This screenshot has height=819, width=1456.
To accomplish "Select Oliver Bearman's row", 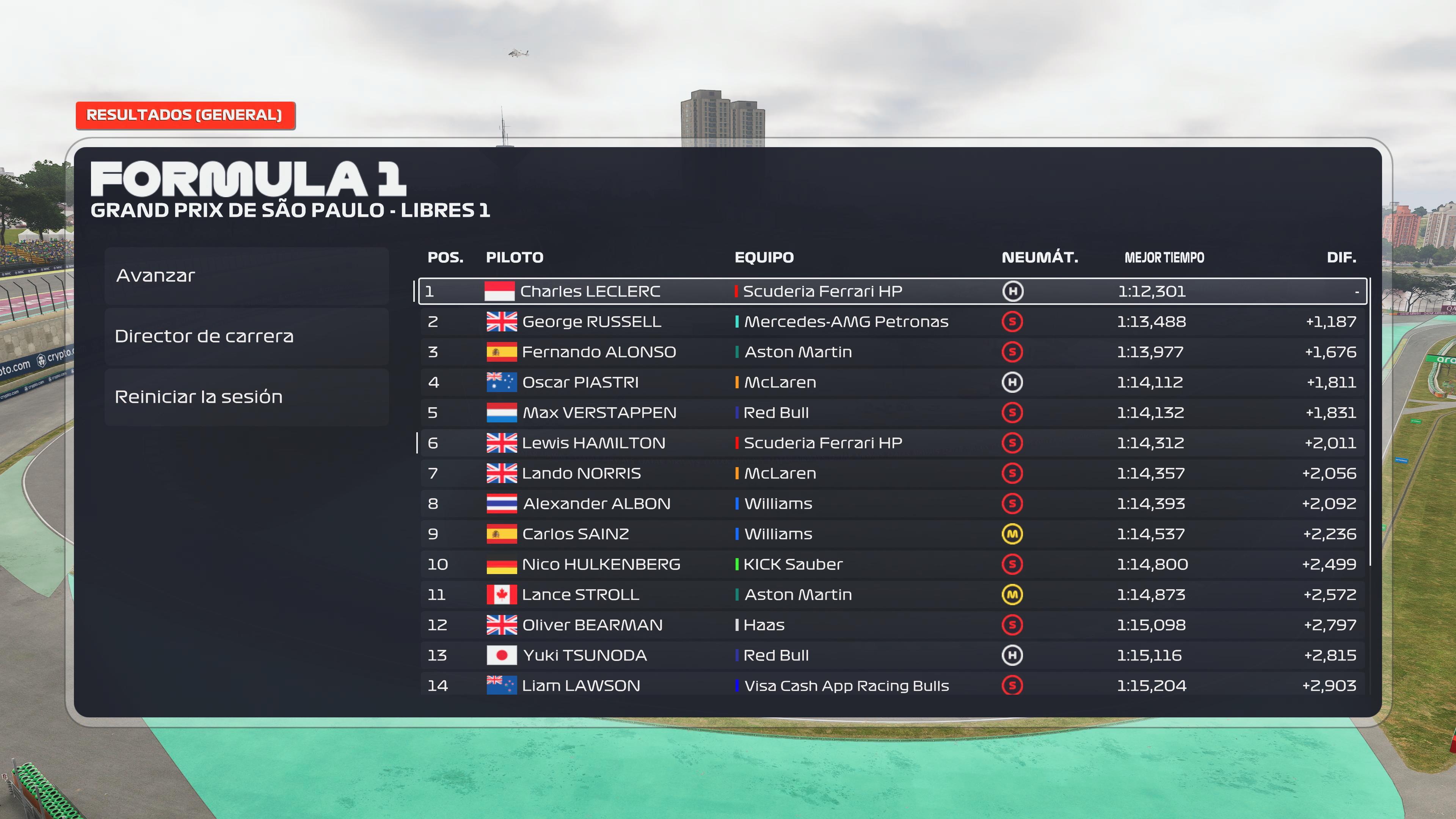I will (x=892, y=625).
